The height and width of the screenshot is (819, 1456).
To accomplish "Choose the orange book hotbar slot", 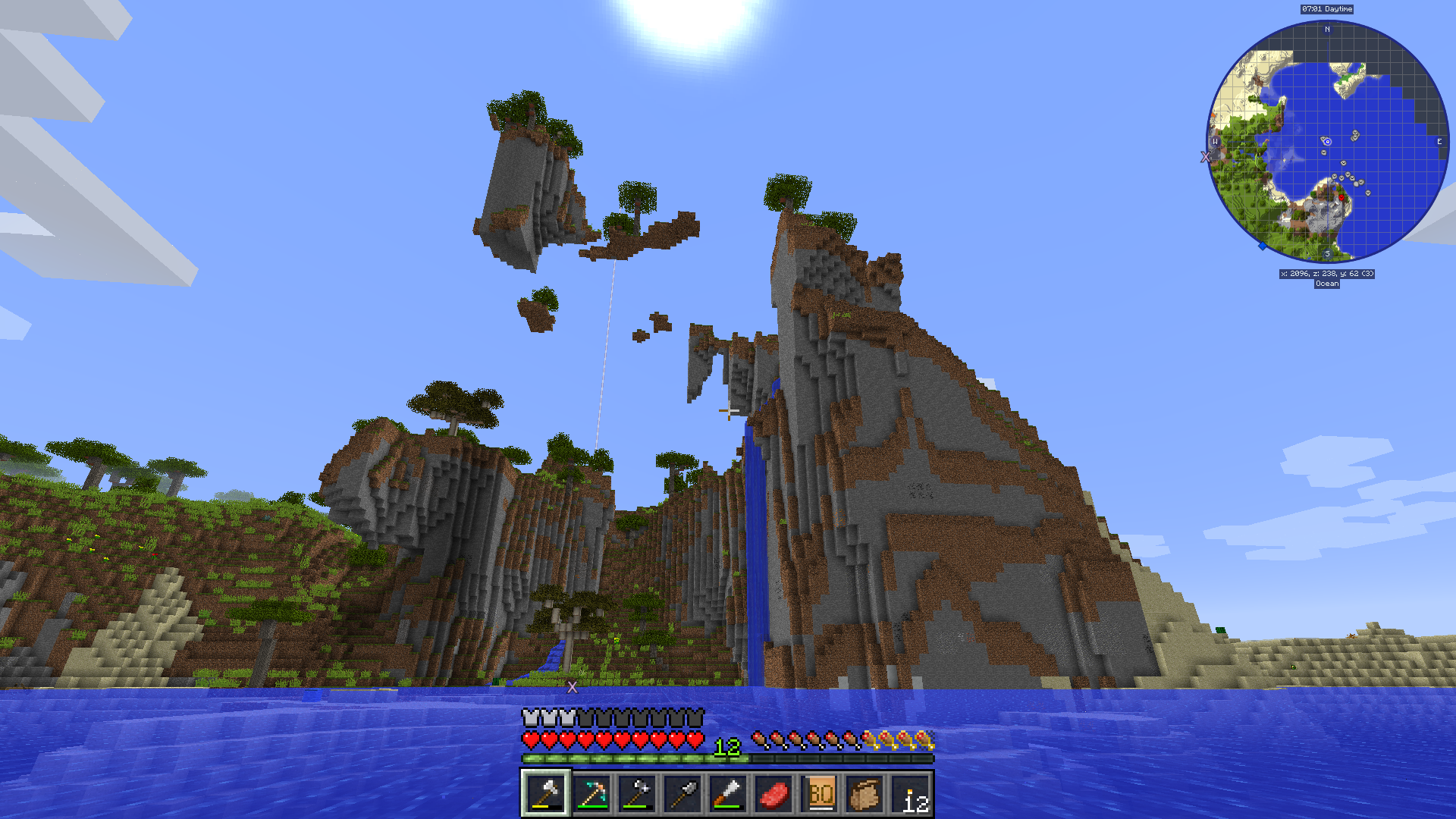I will pos(820,794).
